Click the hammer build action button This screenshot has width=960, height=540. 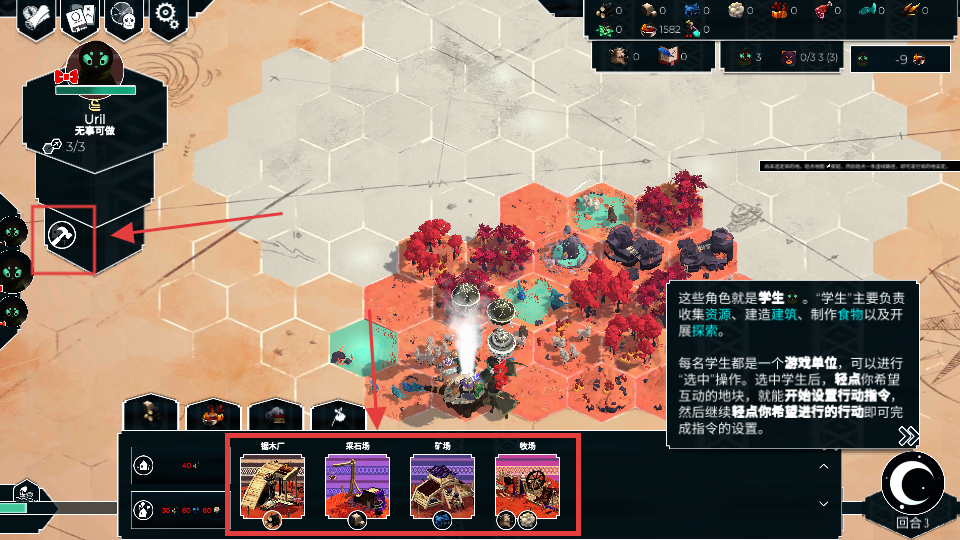[64, 239]
